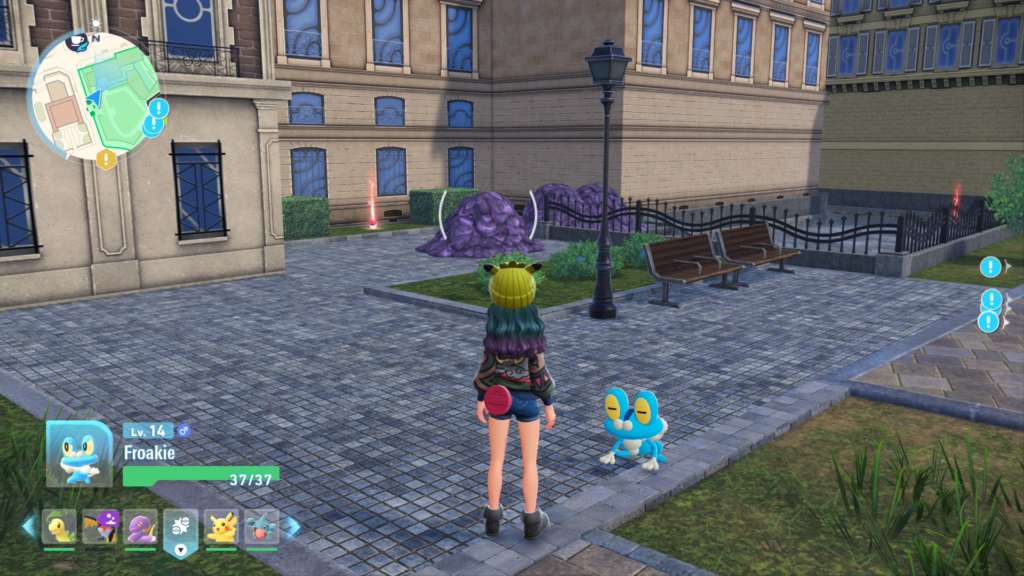Switch to Chikorita in the party bar
1024x576 pixels.
point(59,525)
